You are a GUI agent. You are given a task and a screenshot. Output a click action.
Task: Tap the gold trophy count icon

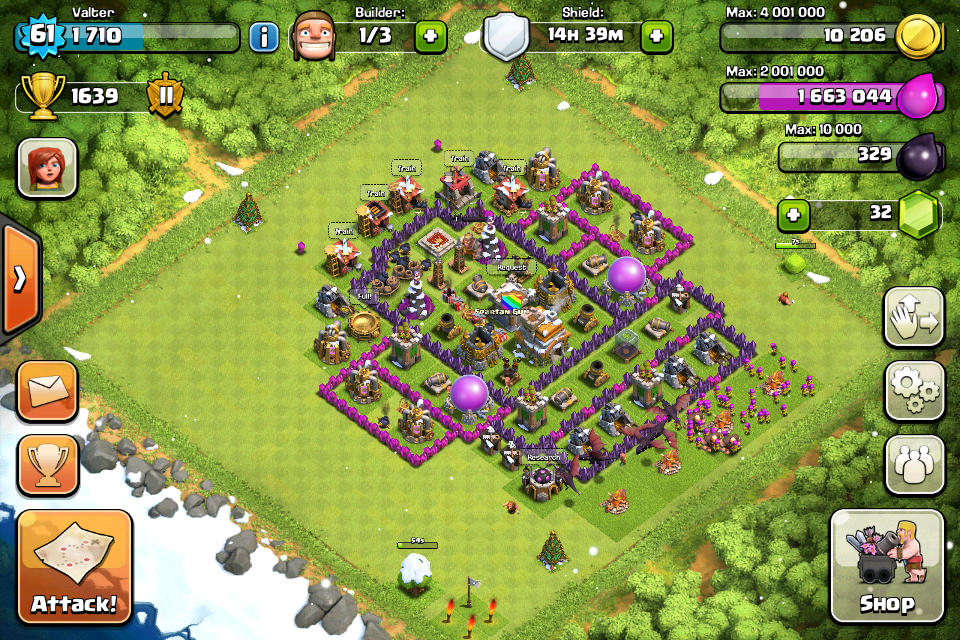(41, 96)
